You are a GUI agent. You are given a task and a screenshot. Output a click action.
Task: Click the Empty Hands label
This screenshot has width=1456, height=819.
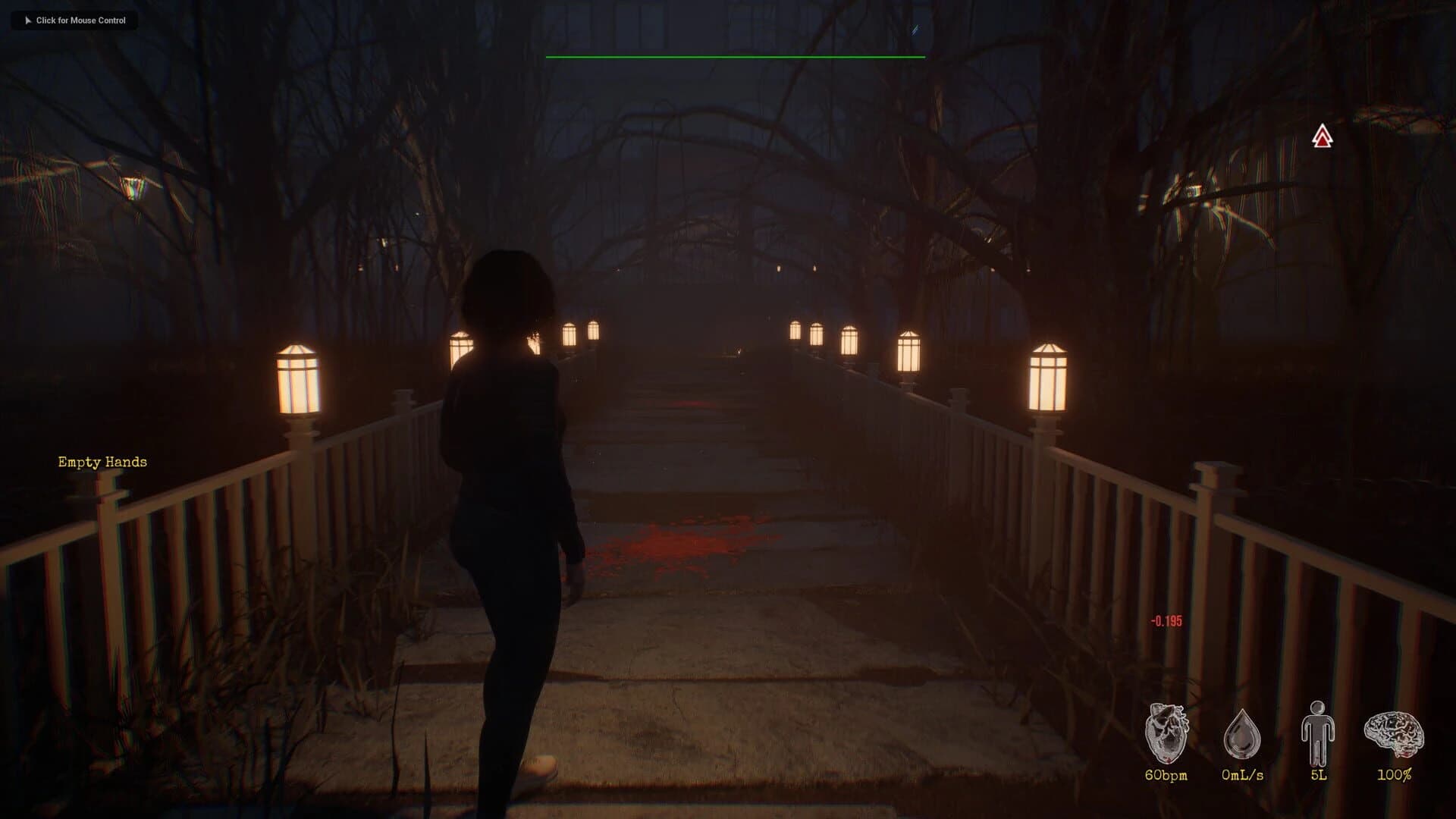[x=102, y=461]
